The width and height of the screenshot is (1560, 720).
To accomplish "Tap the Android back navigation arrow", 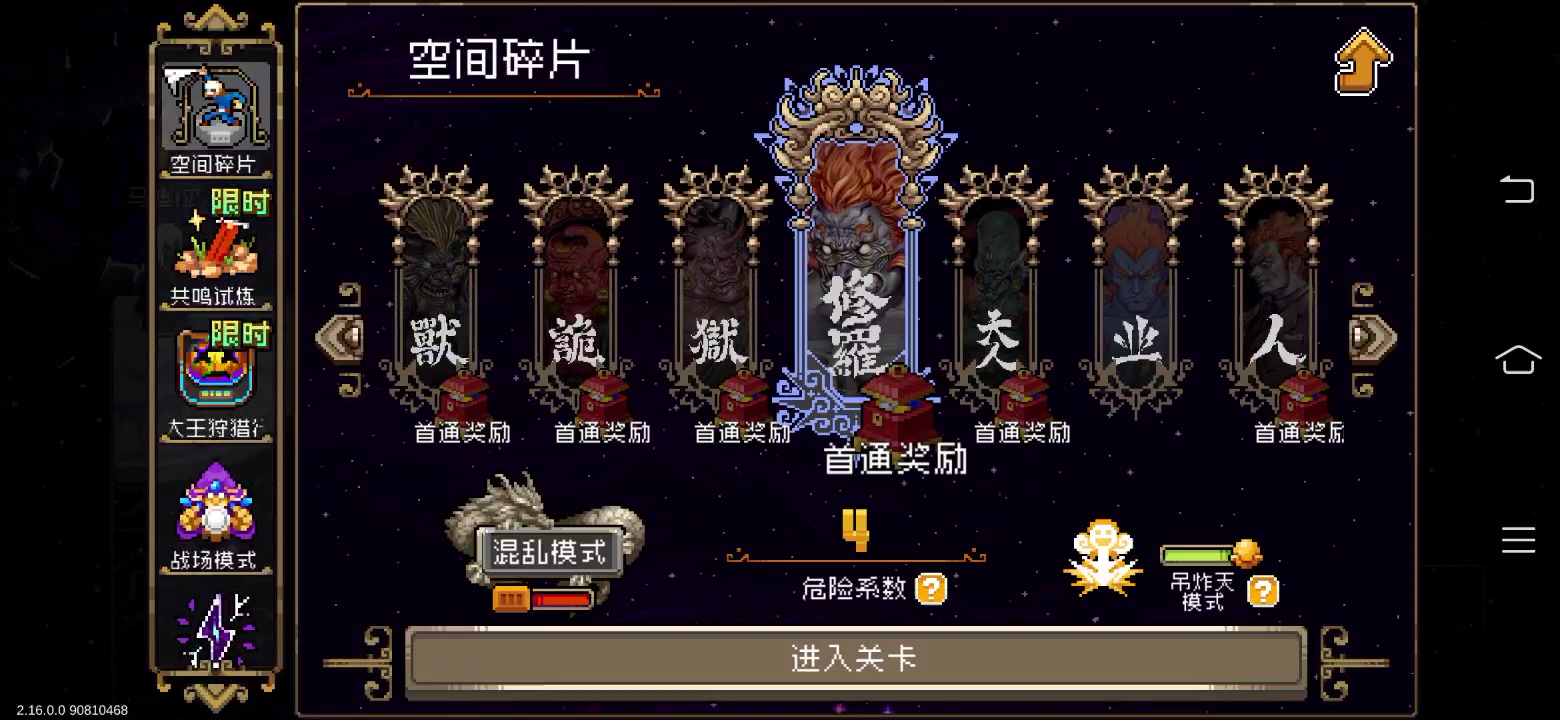I will 1519,189.
